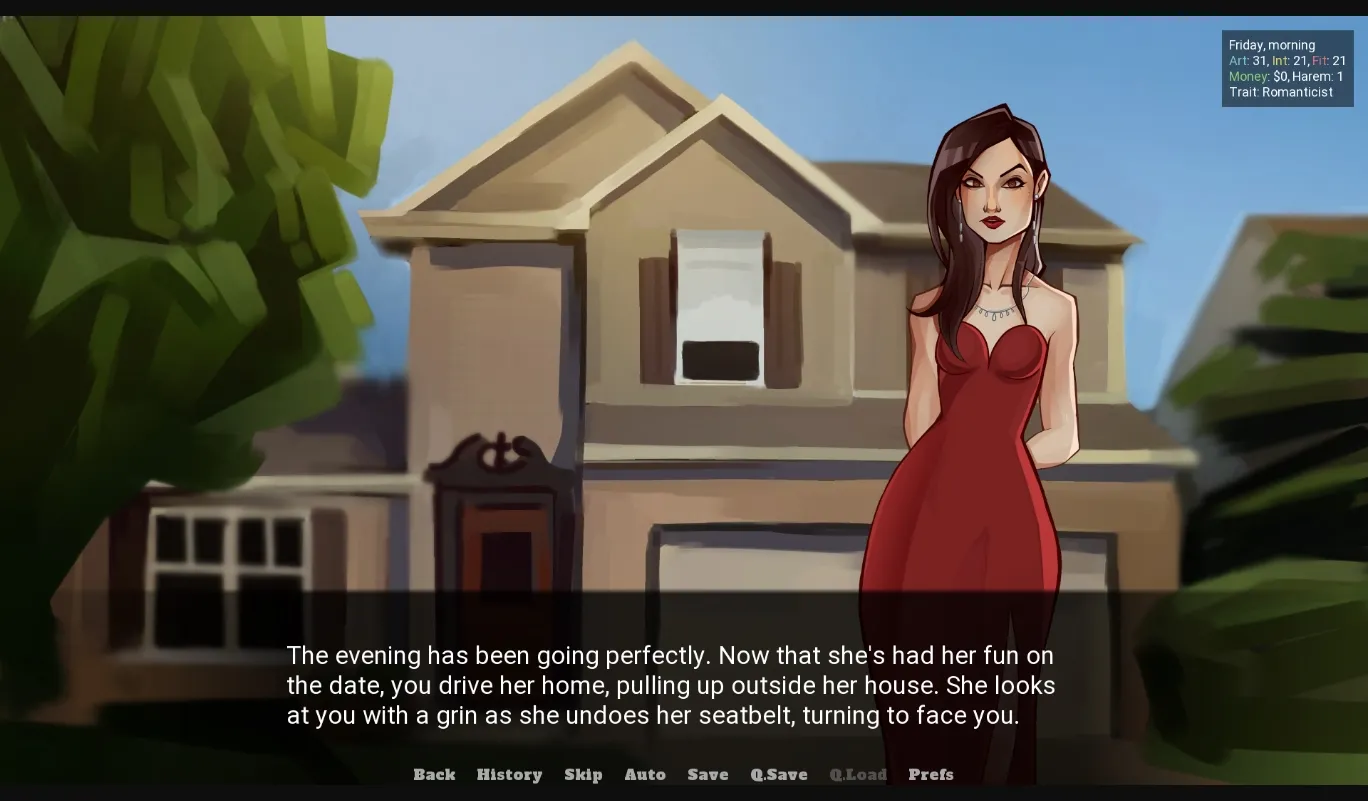Toggle Auto-play for the dialogue
Viewport: 1368px width, 801px height.
coord(645,774)
